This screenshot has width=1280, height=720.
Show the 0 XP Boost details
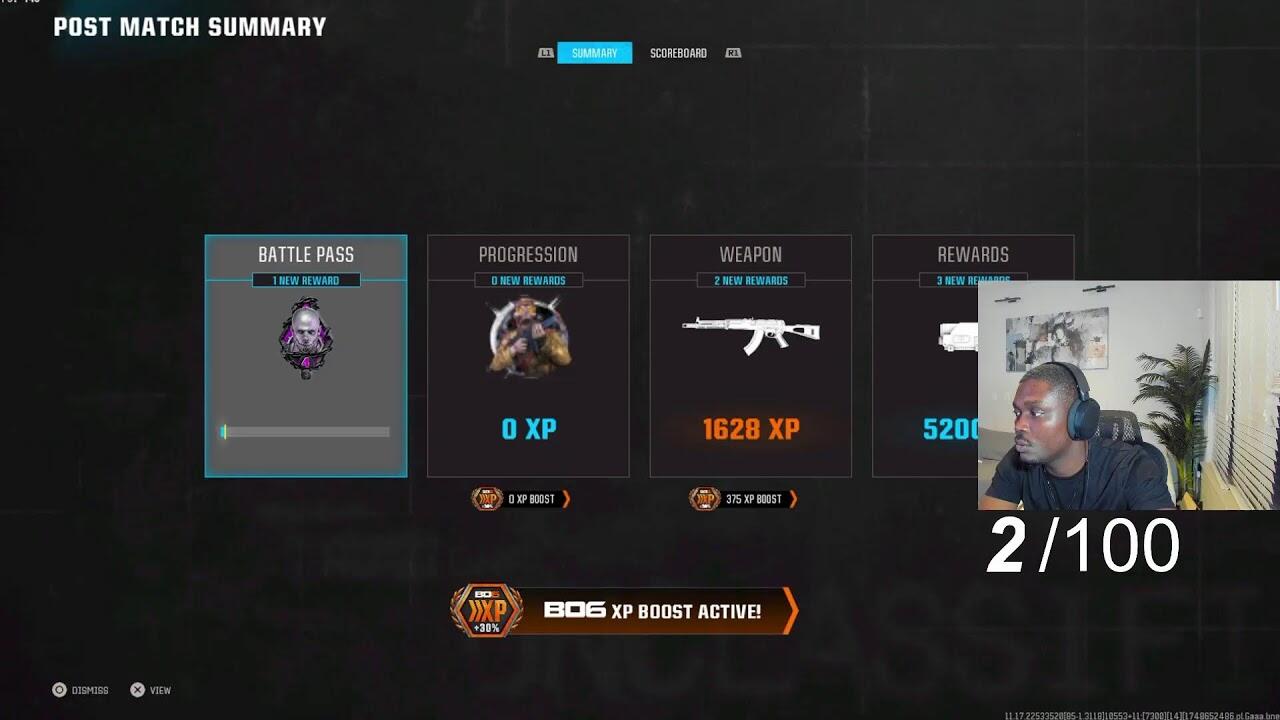(521, 499)
